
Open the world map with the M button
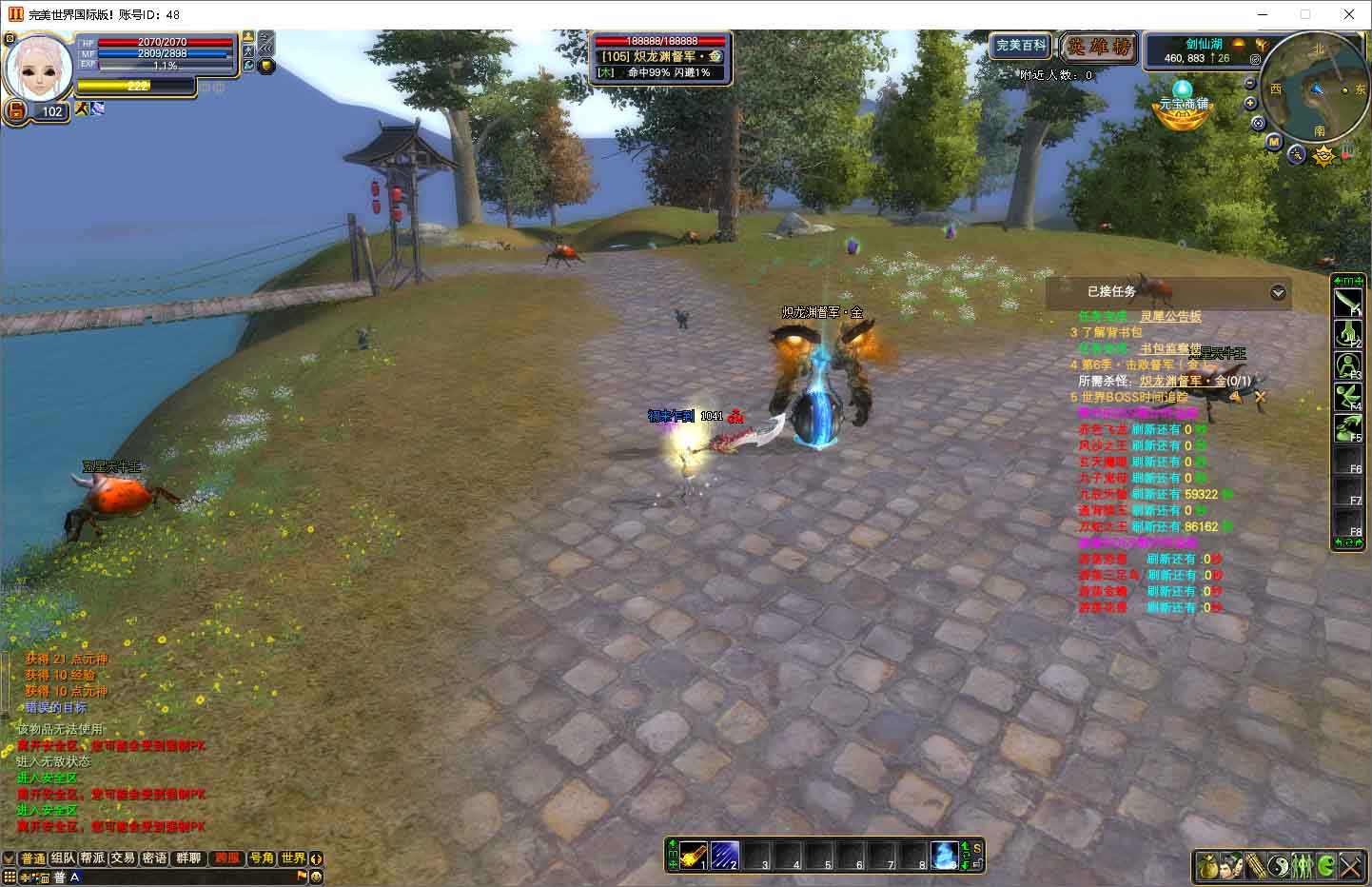(x=1274, y=142)
